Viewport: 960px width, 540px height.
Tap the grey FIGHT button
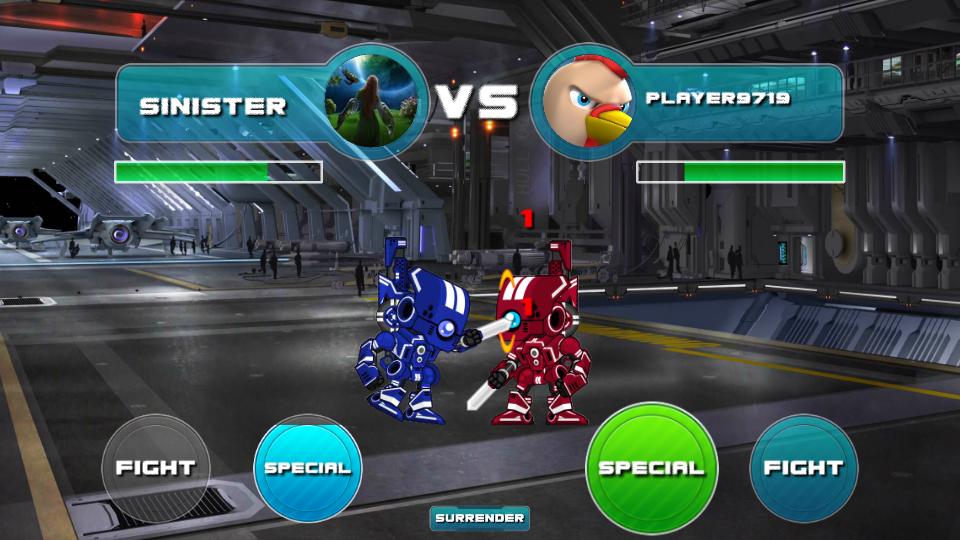(155, 468)
